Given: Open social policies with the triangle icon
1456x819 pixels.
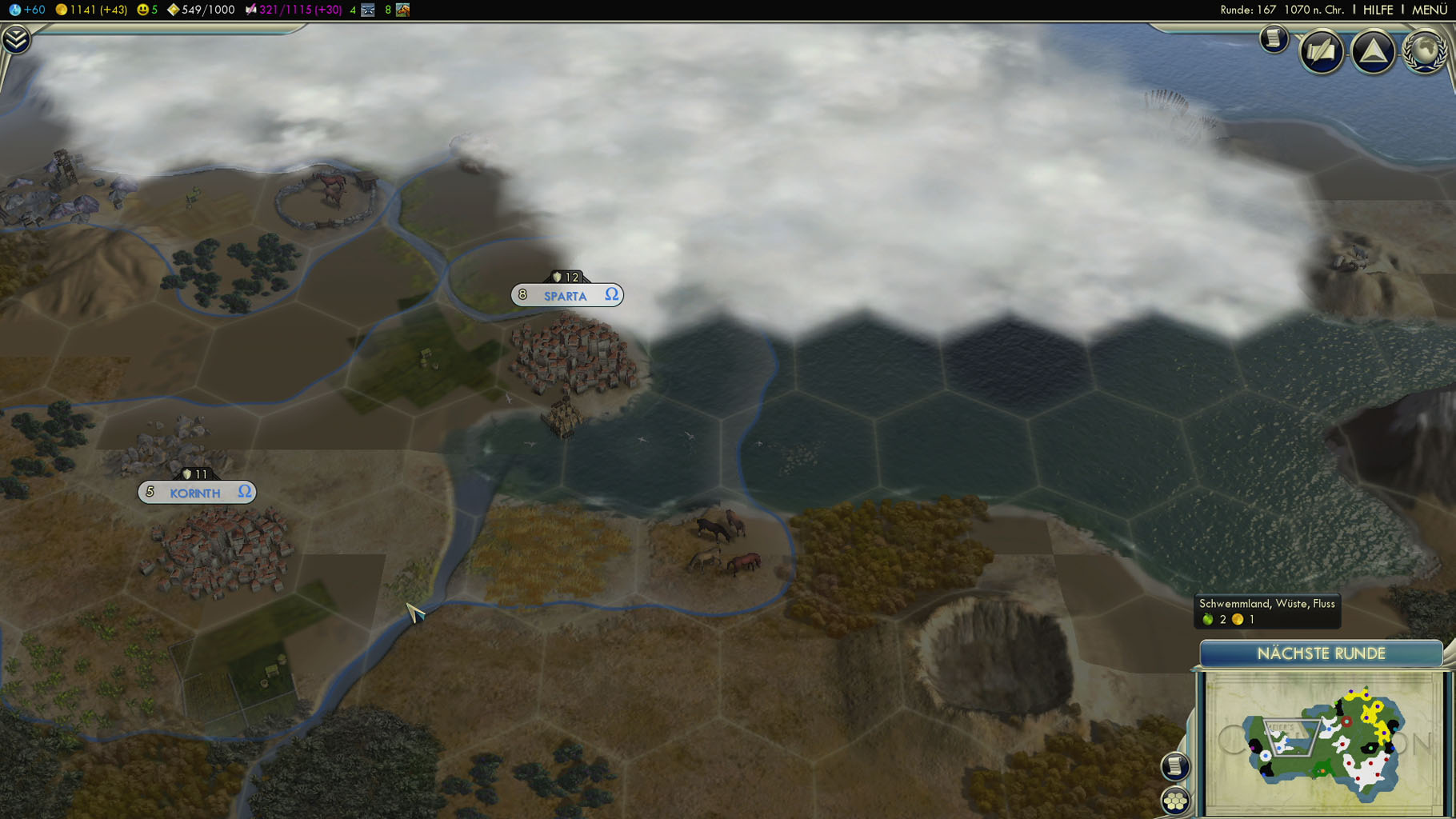Looking at the screenshot, I should point(1373,52).
